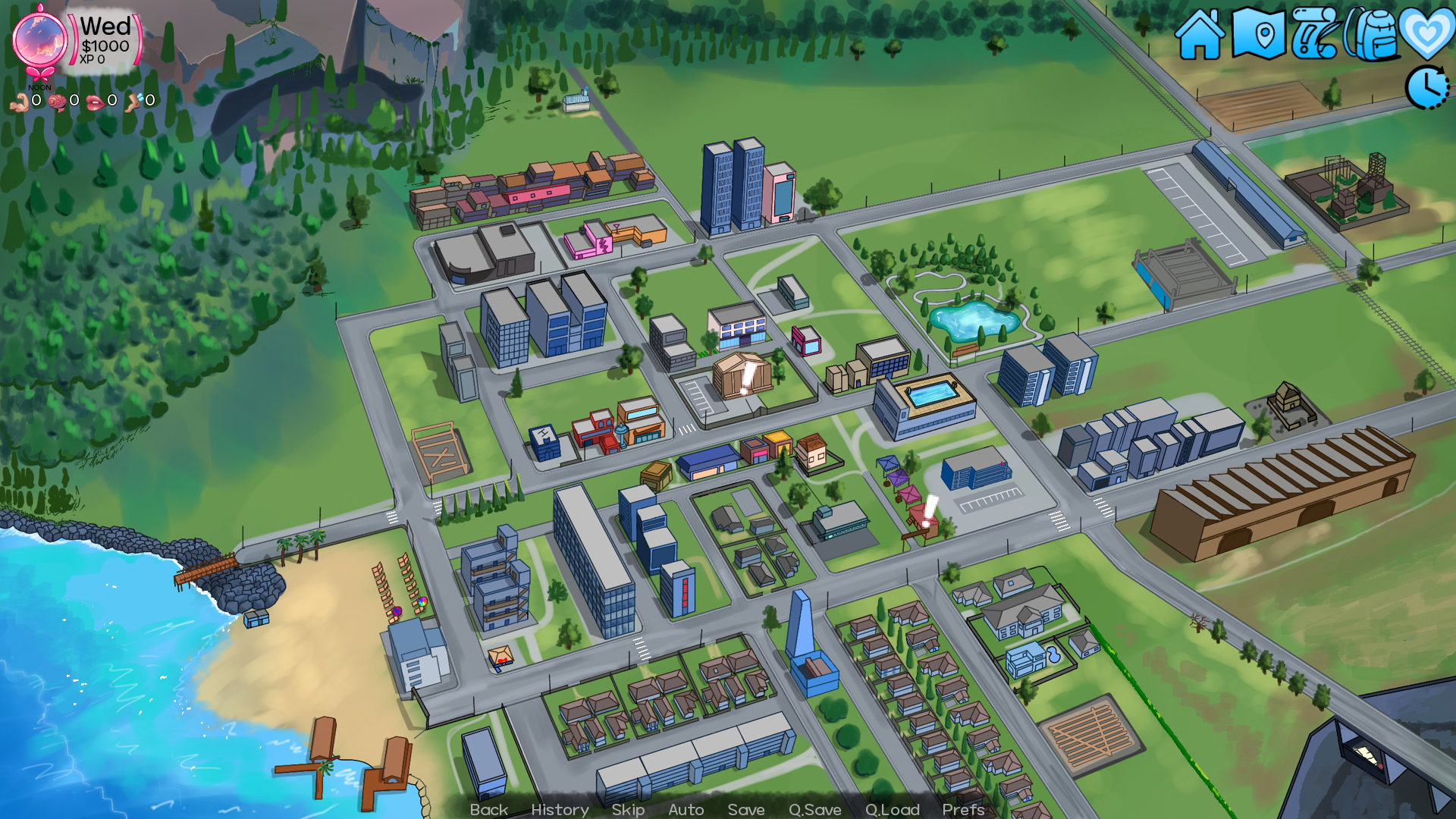
Task: Open the Save screen
Action: (x=745, y=809)
